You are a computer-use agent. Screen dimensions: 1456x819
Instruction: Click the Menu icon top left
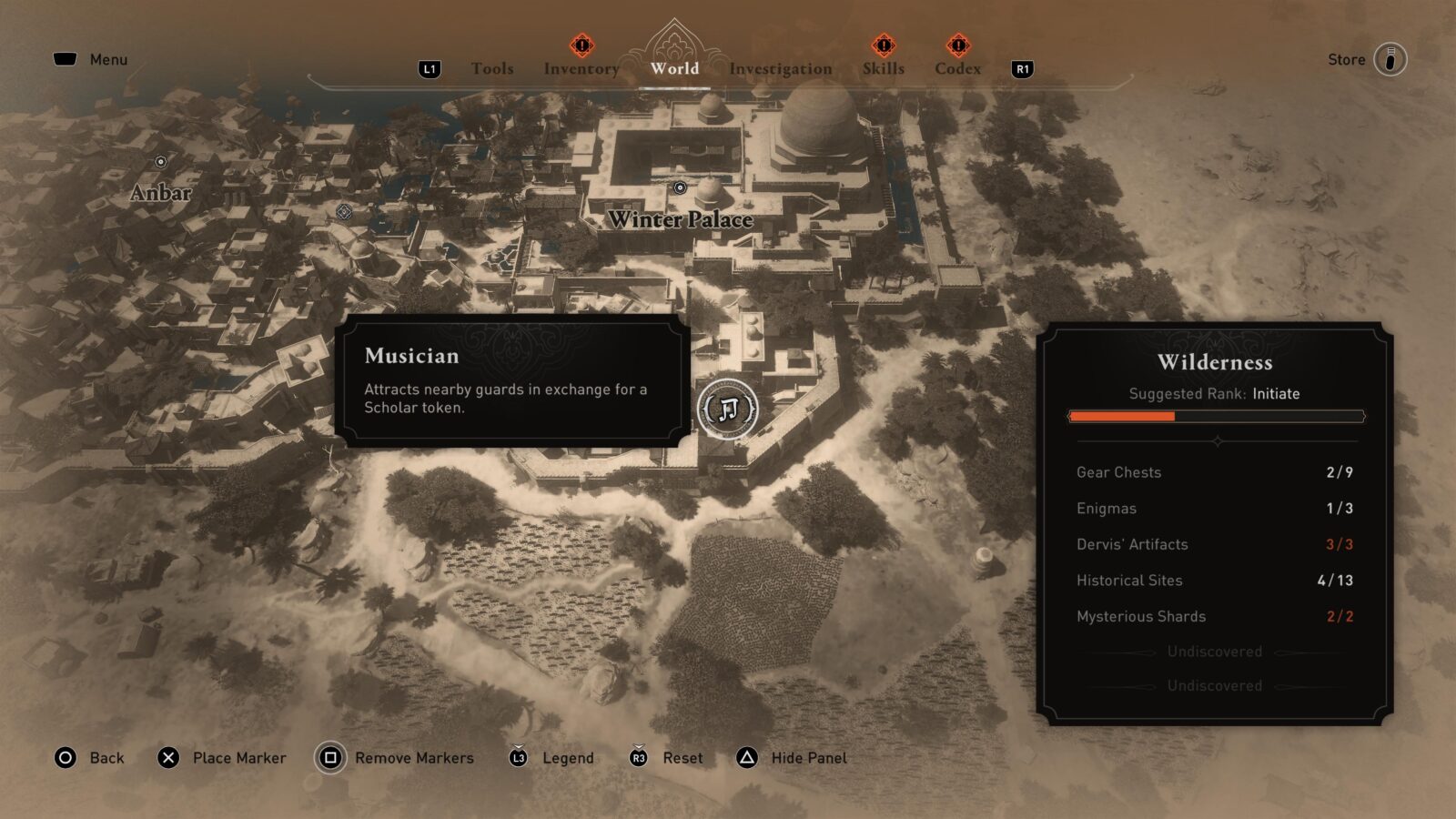(66, 58)
